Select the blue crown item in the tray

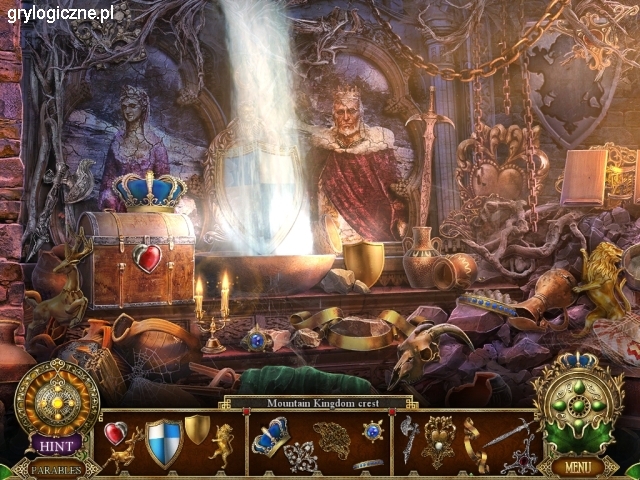click(270, 435)
